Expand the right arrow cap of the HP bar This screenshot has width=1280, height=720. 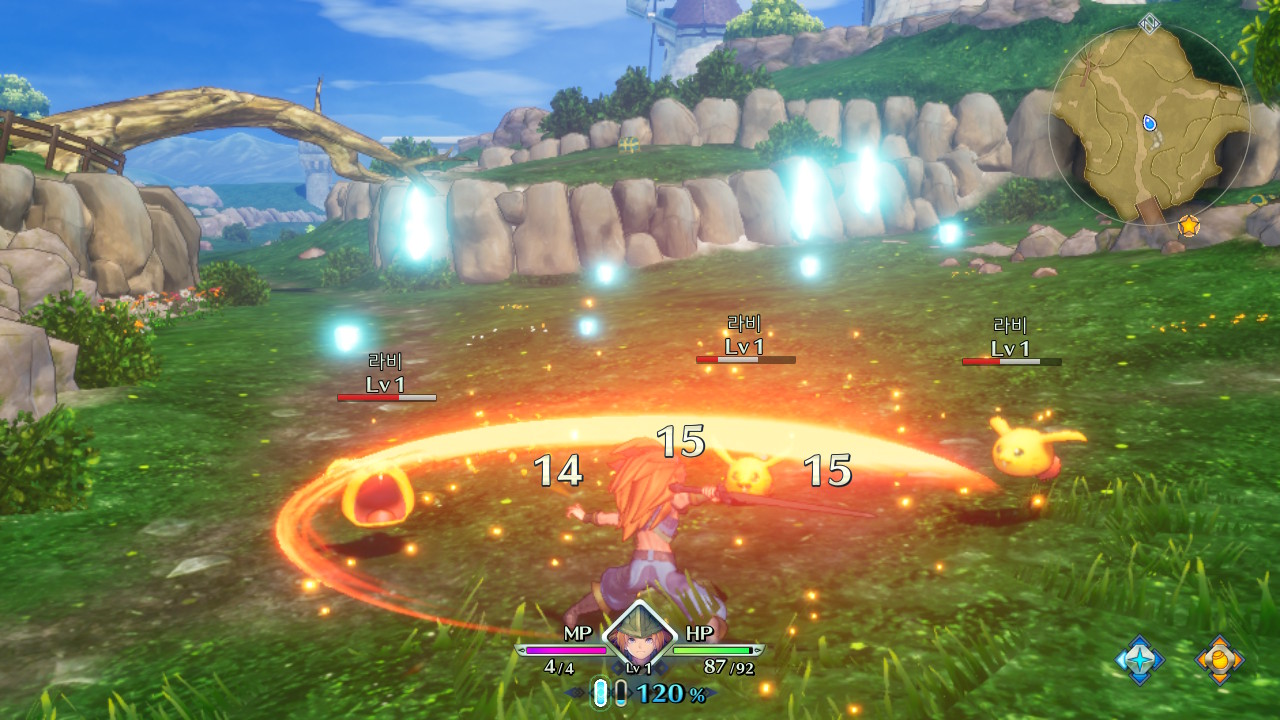point(758,649)
